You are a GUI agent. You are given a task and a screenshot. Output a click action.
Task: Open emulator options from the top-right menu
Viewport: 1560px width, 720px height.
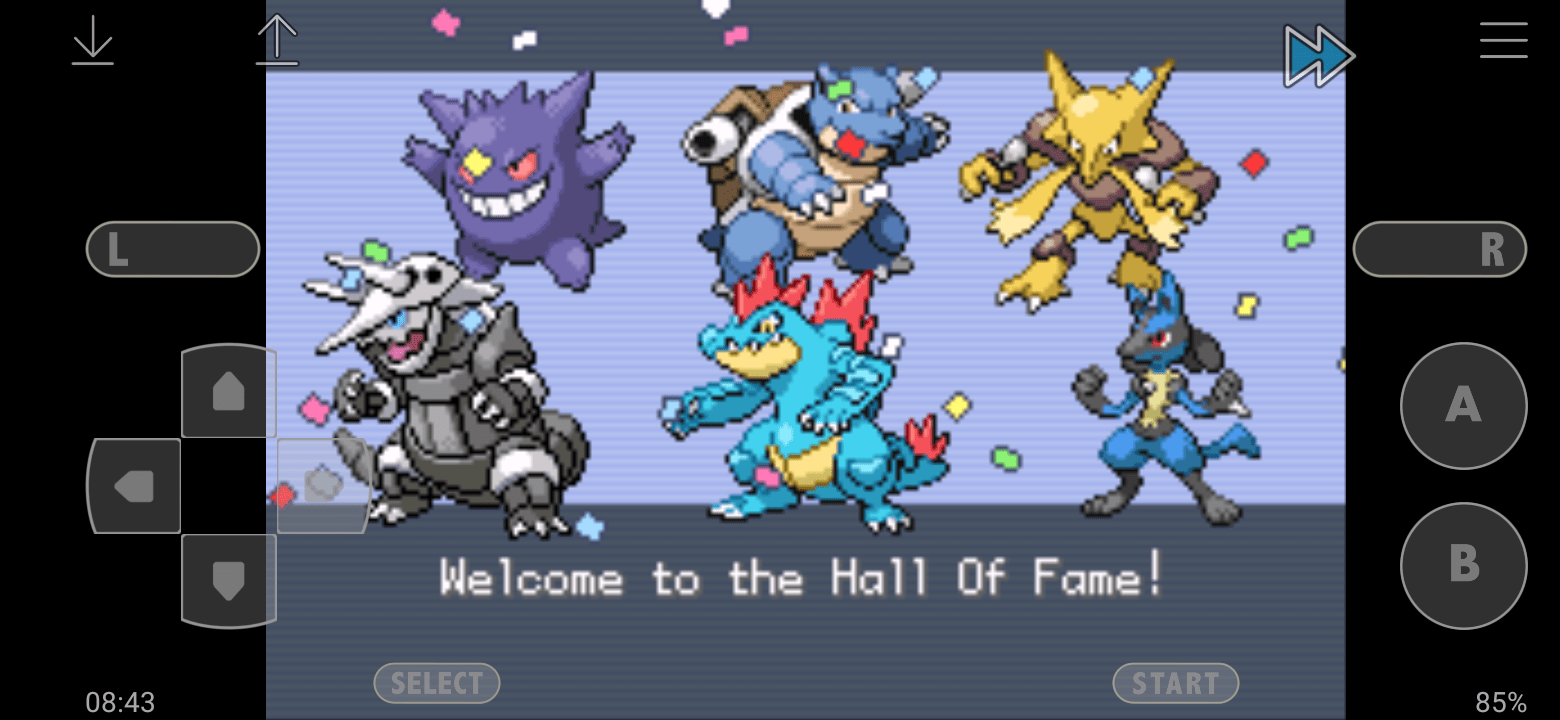[x=1503, y=42]
